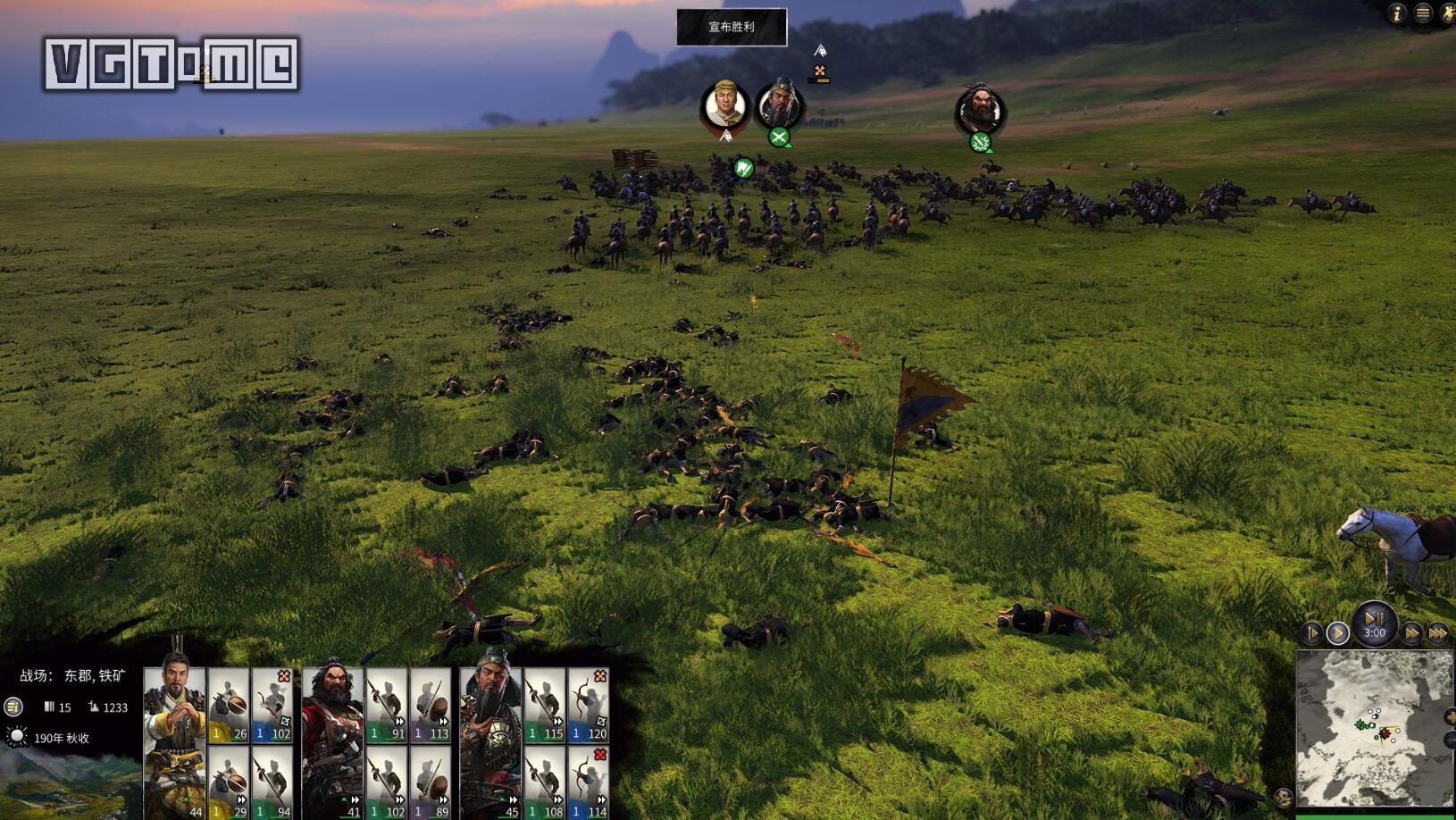Click the battlefield minimap
This screenshot has width=1456, height=820.
1374,728
